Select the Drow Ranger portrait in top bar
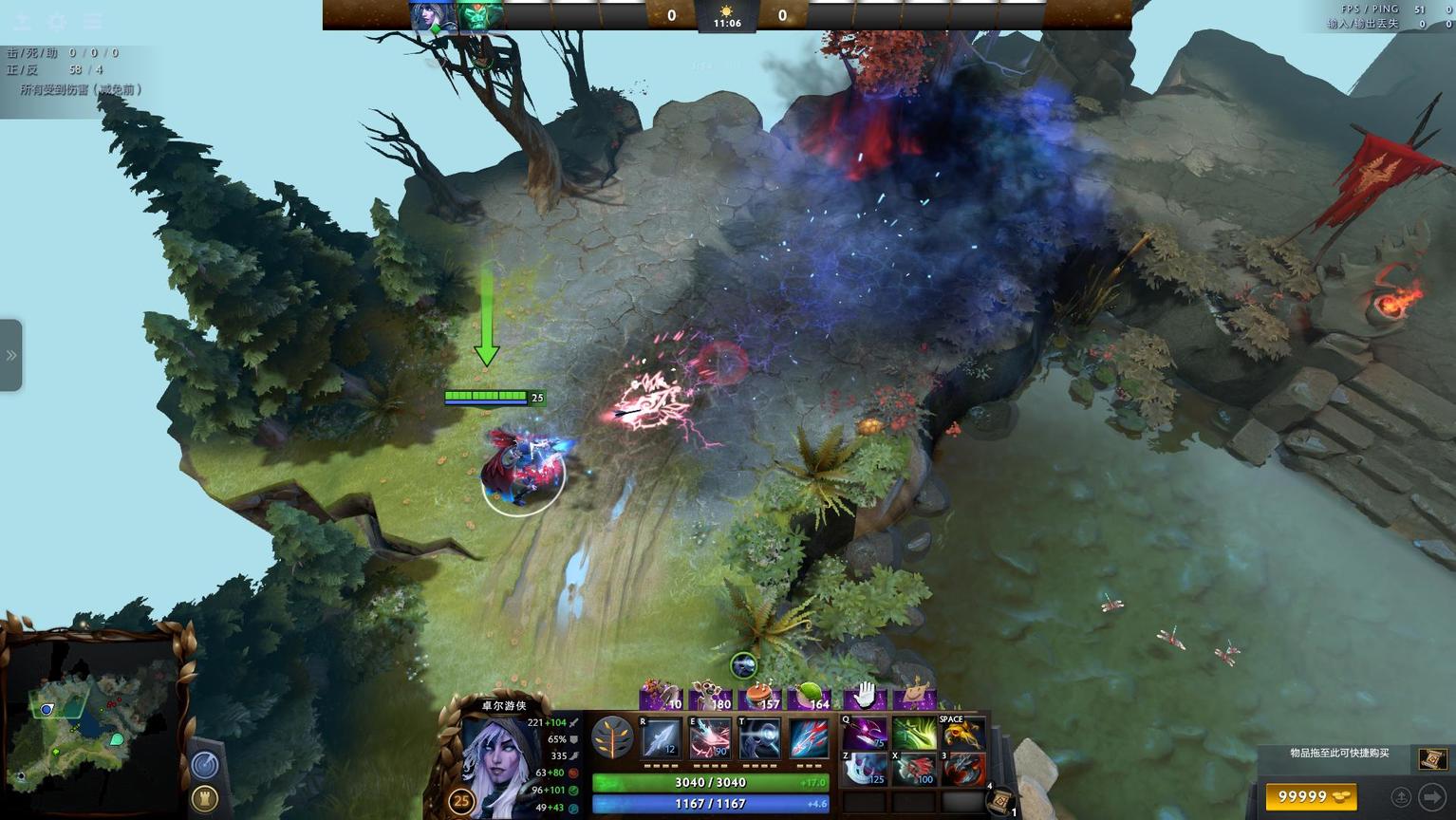 pos(432,16)
